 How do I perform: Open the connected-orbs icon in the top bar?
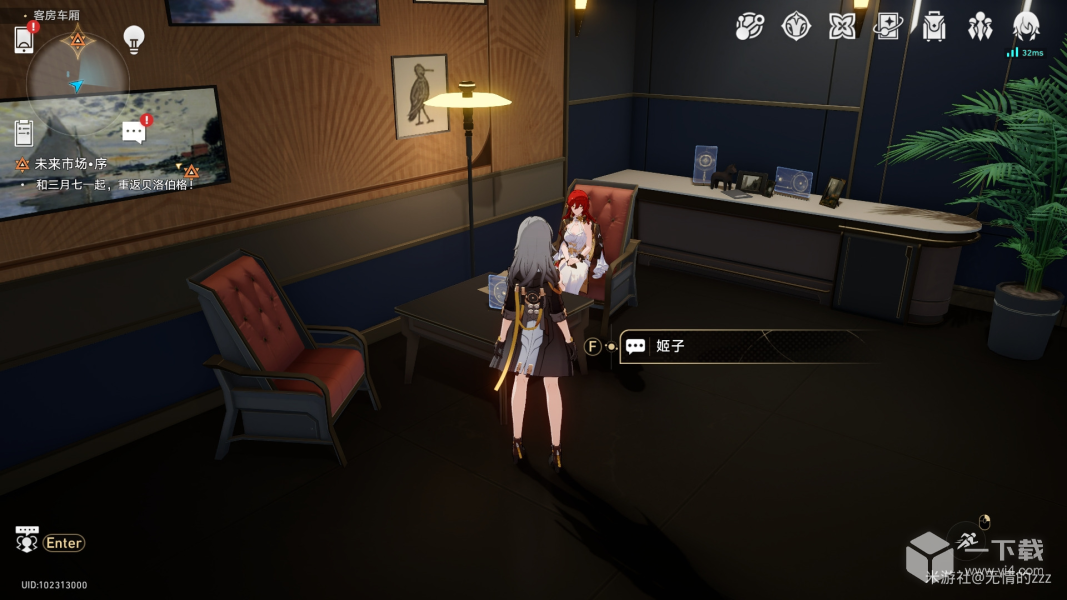pos(749,27)
